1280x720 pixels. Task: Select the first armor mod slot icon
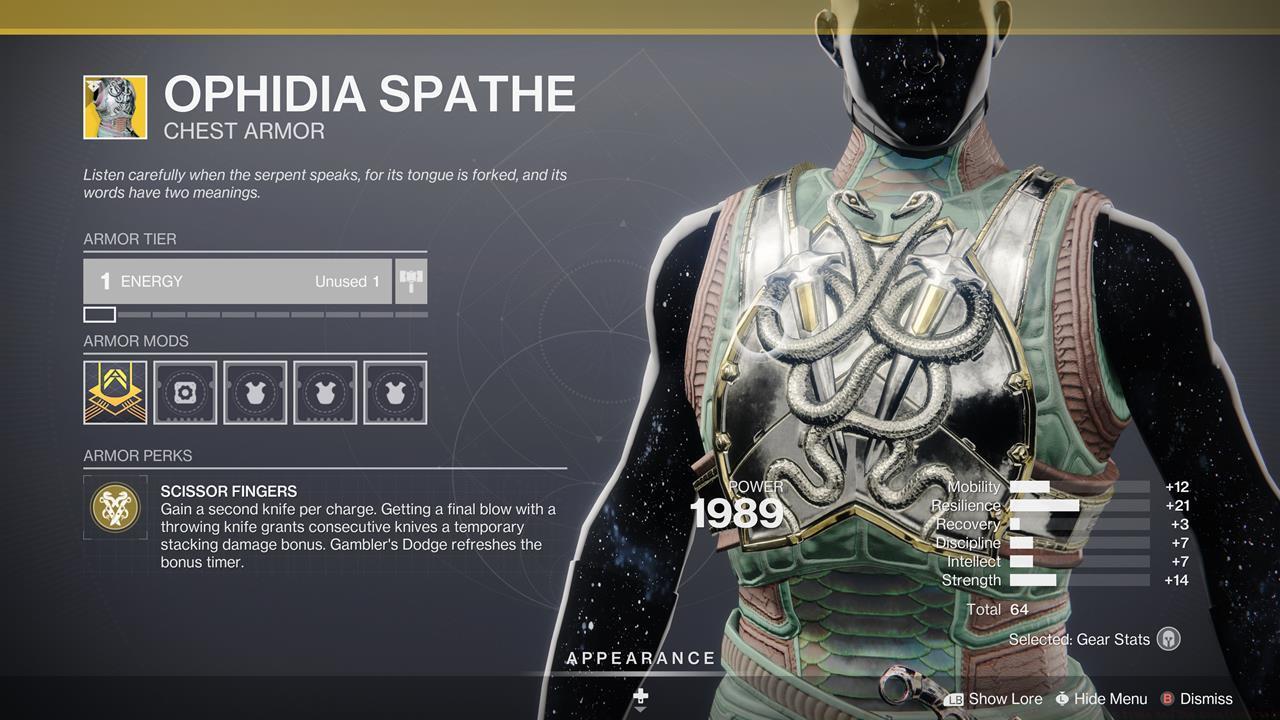coord(116,392)
